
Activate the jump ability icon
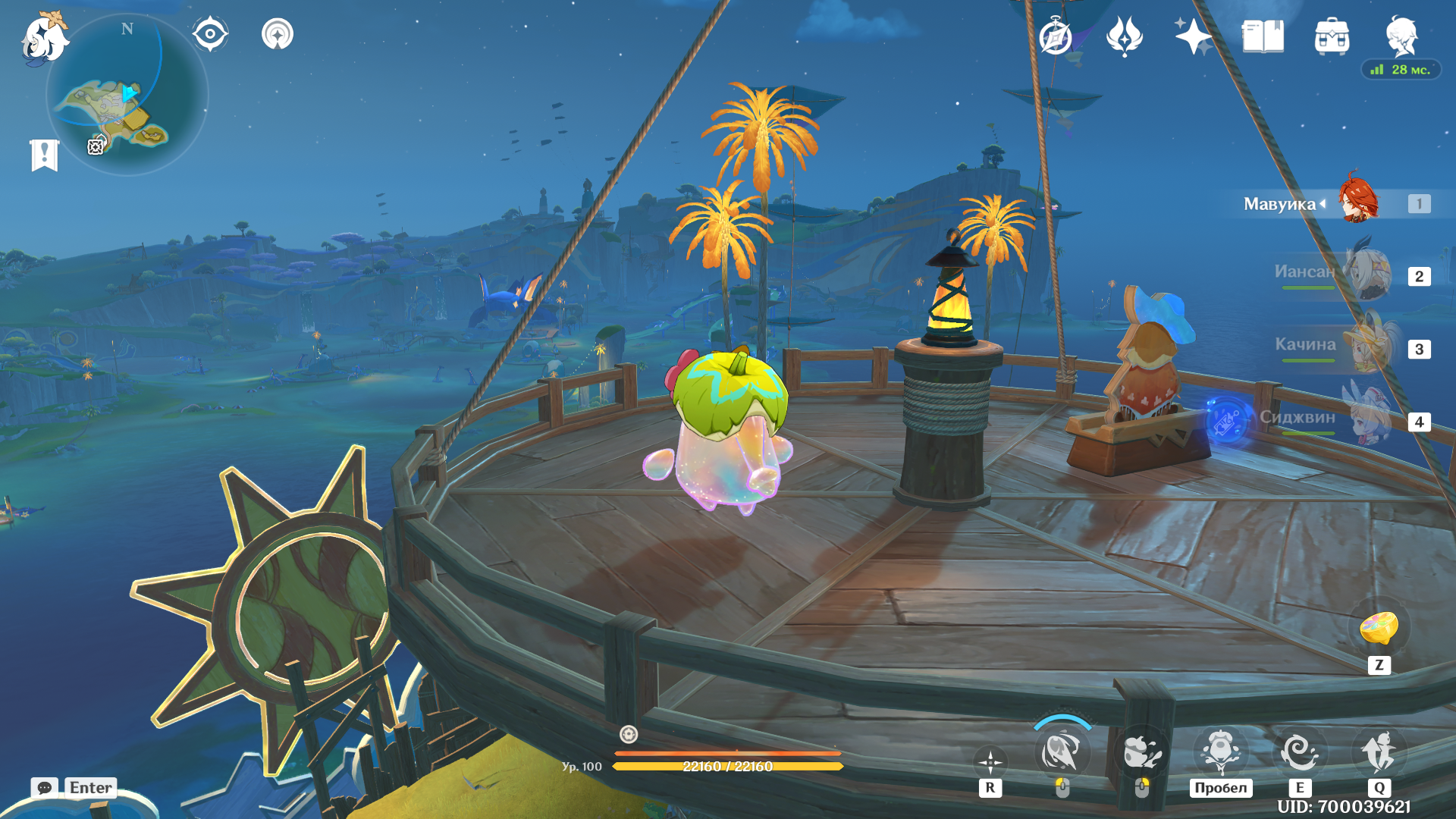point(1221,752)
